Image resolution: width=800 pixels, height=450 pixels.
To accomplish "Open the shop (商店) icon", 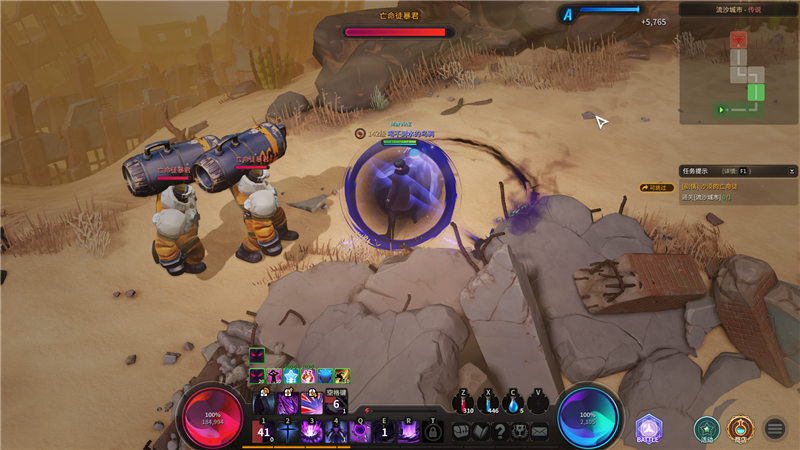I will coord(740,428).
